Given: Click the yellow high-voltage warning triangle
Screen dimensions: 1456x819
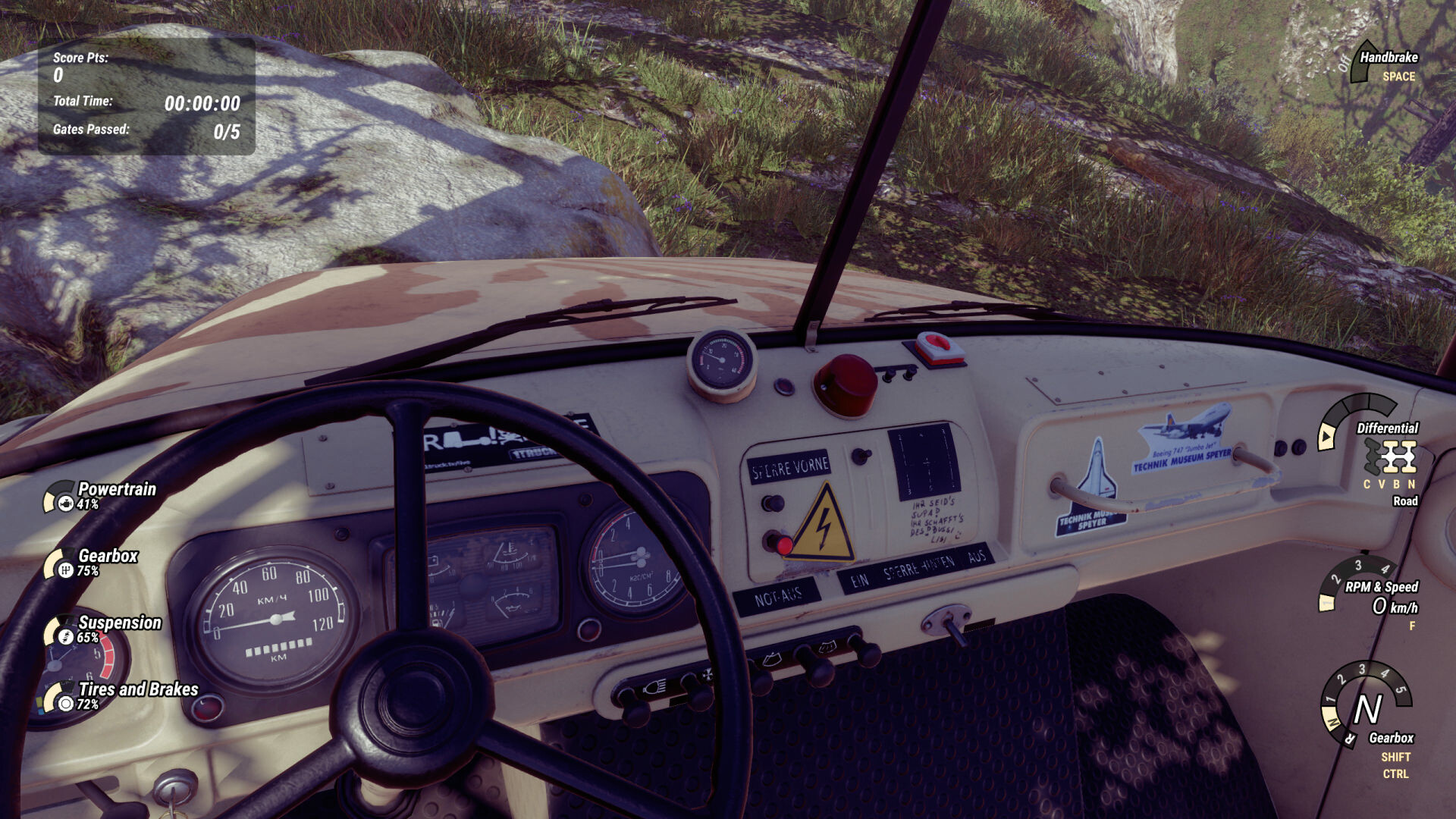Looking at the screenshot, I should click(824, 522).
